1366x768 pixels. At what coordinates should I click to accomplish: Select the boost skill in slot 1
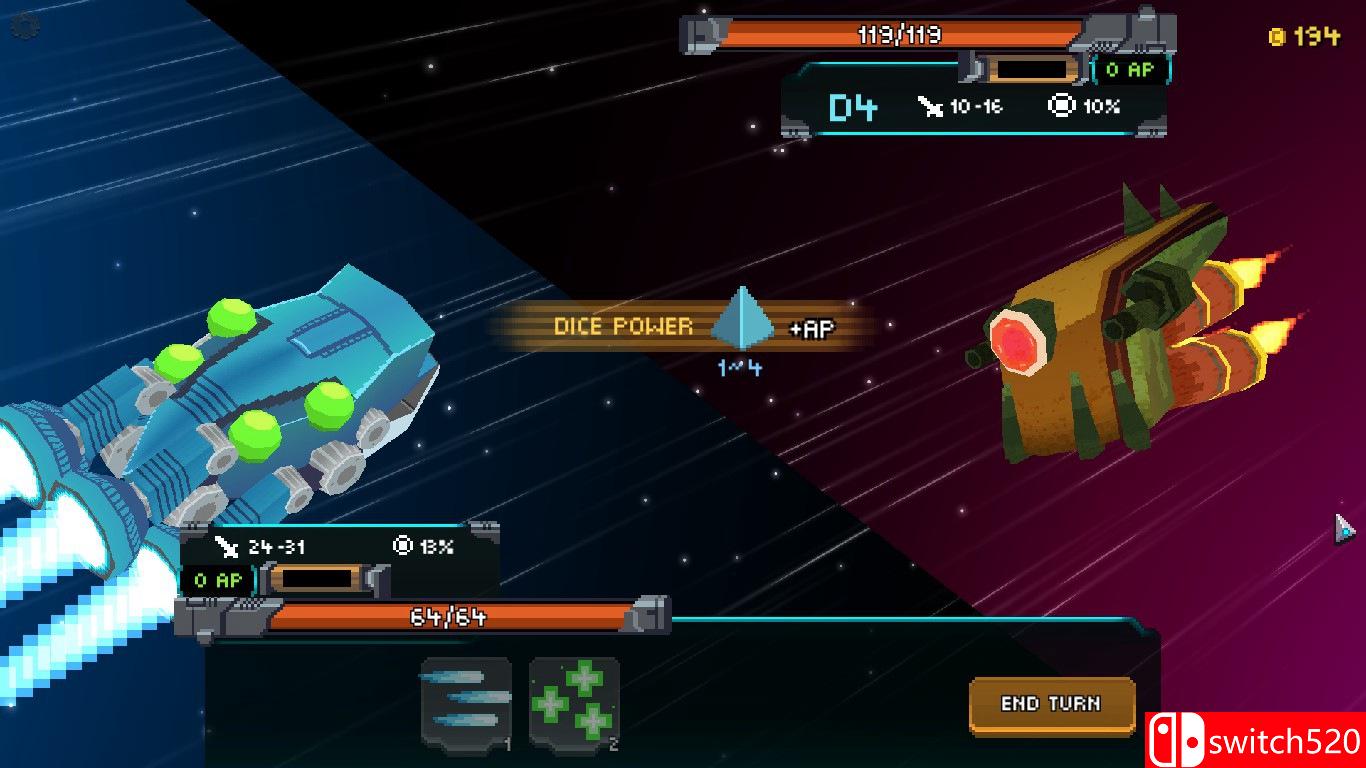pyautogui.click(x=466, y=702)
